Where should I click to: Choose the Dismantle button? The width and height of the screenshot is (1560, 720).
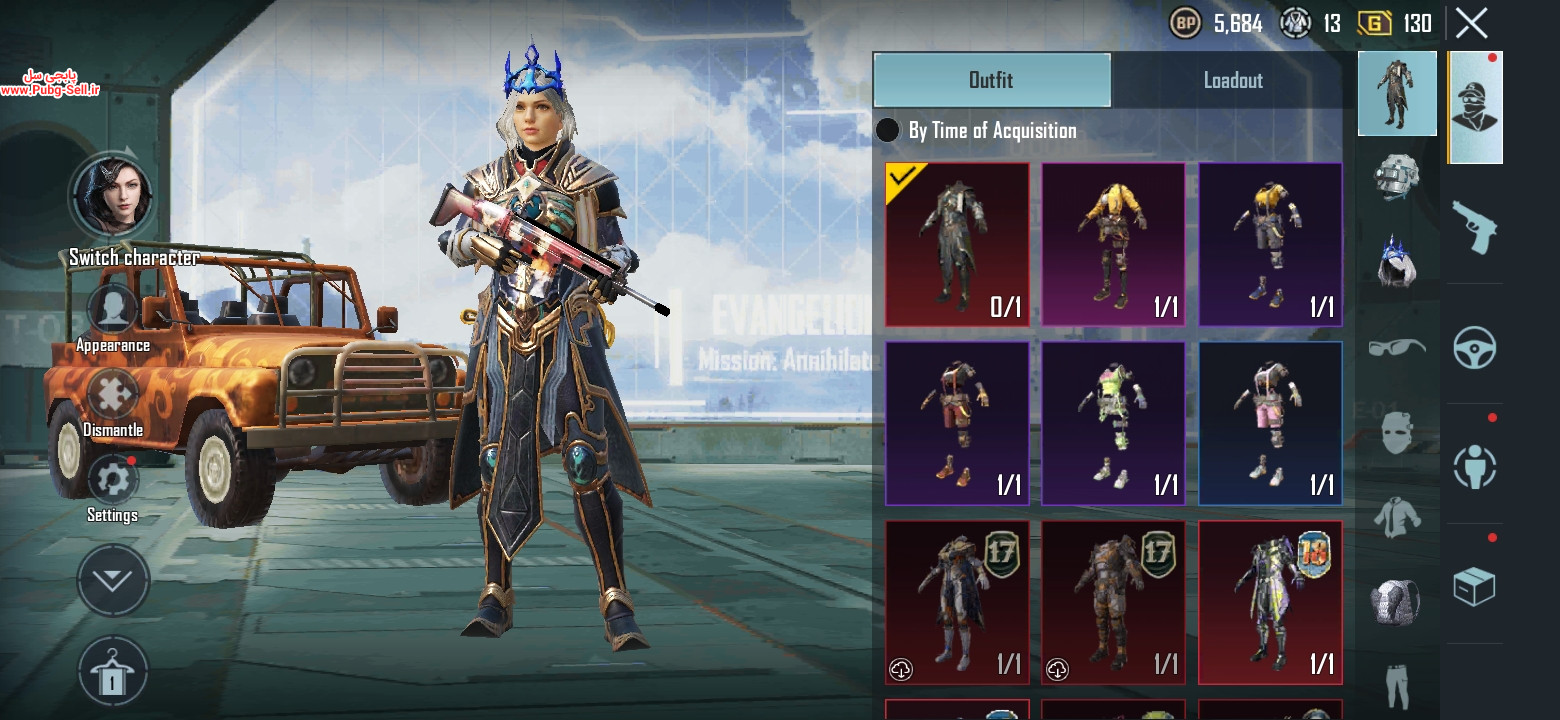pyautogui.click(x=113, y=395)
